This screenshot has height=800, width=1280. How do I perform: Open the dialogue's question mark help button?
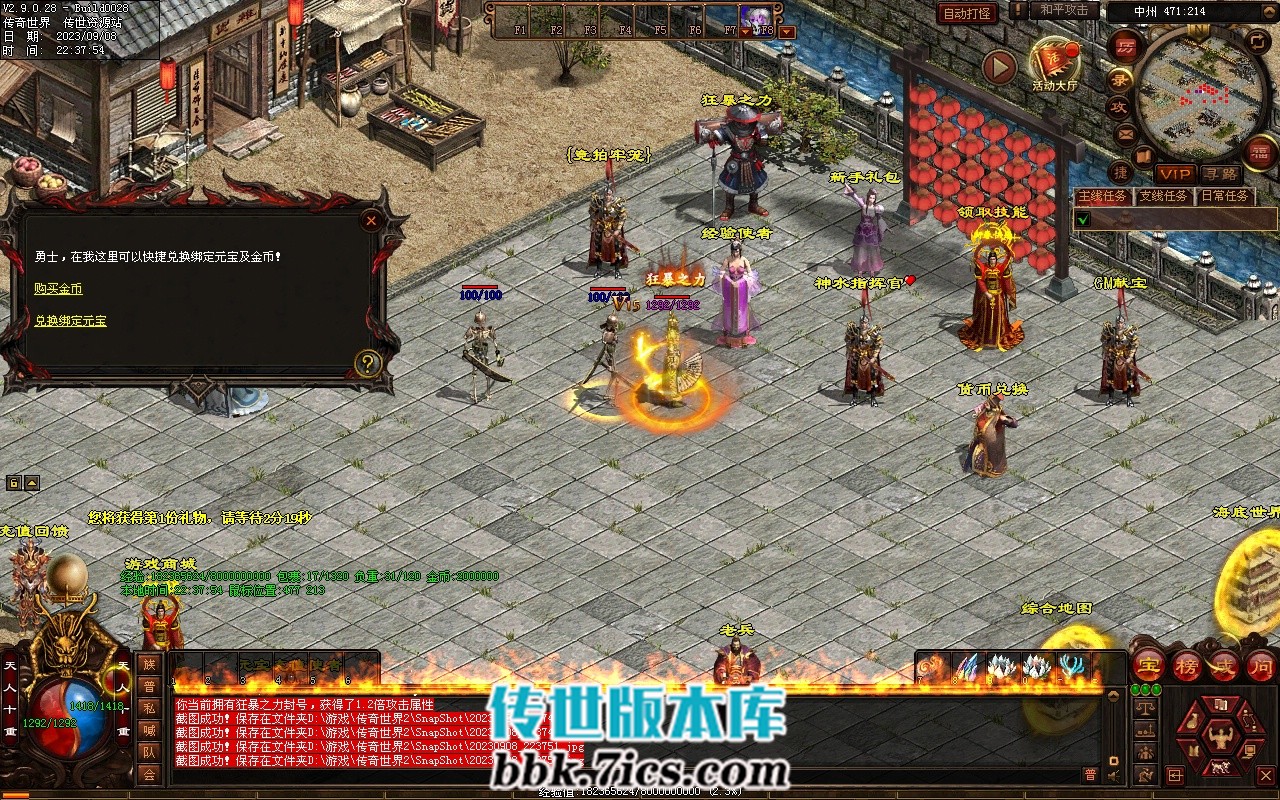tap(368, 363)
